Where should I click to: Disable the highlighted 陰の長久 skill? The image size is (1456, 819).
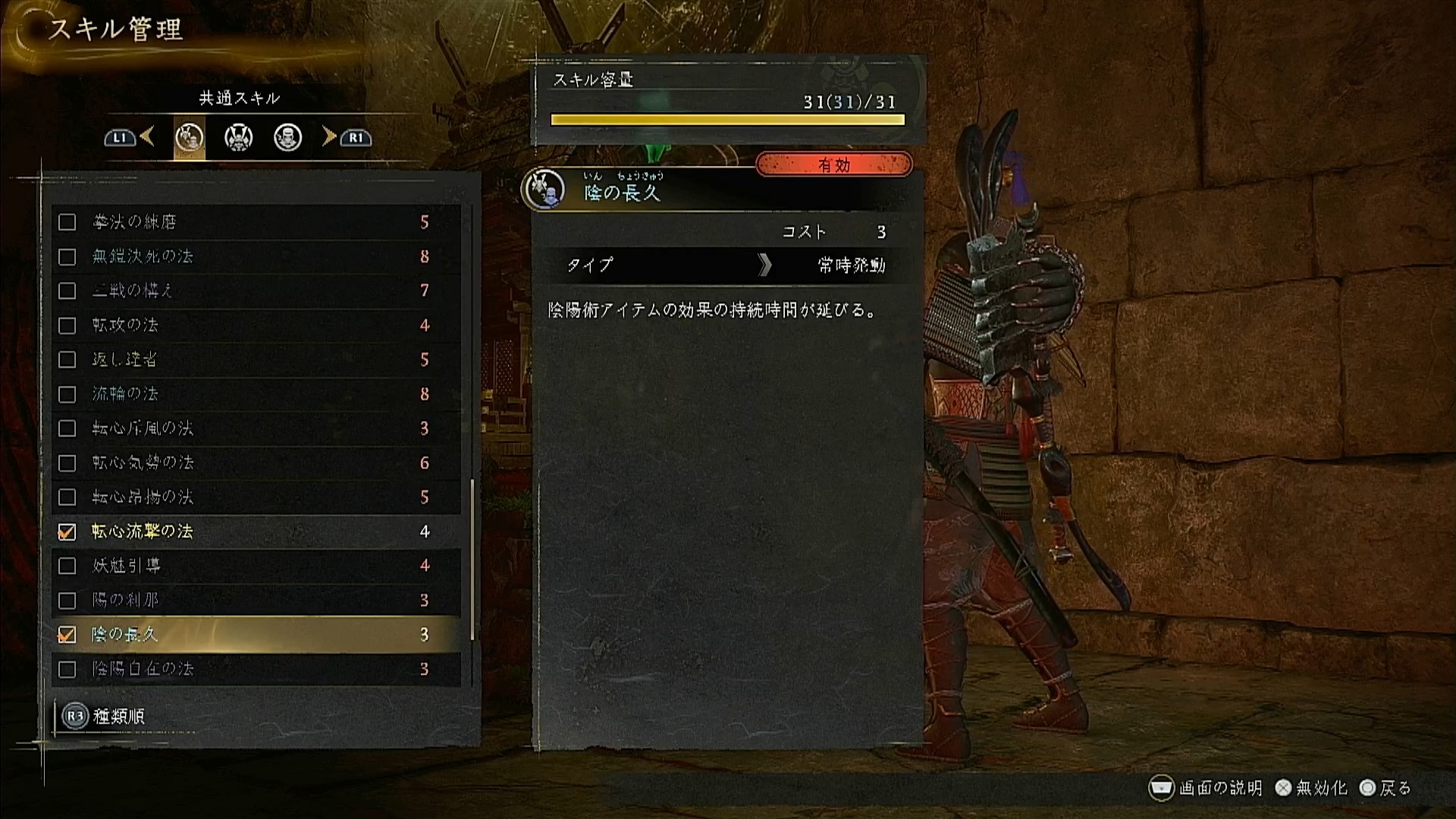point(67,635)
